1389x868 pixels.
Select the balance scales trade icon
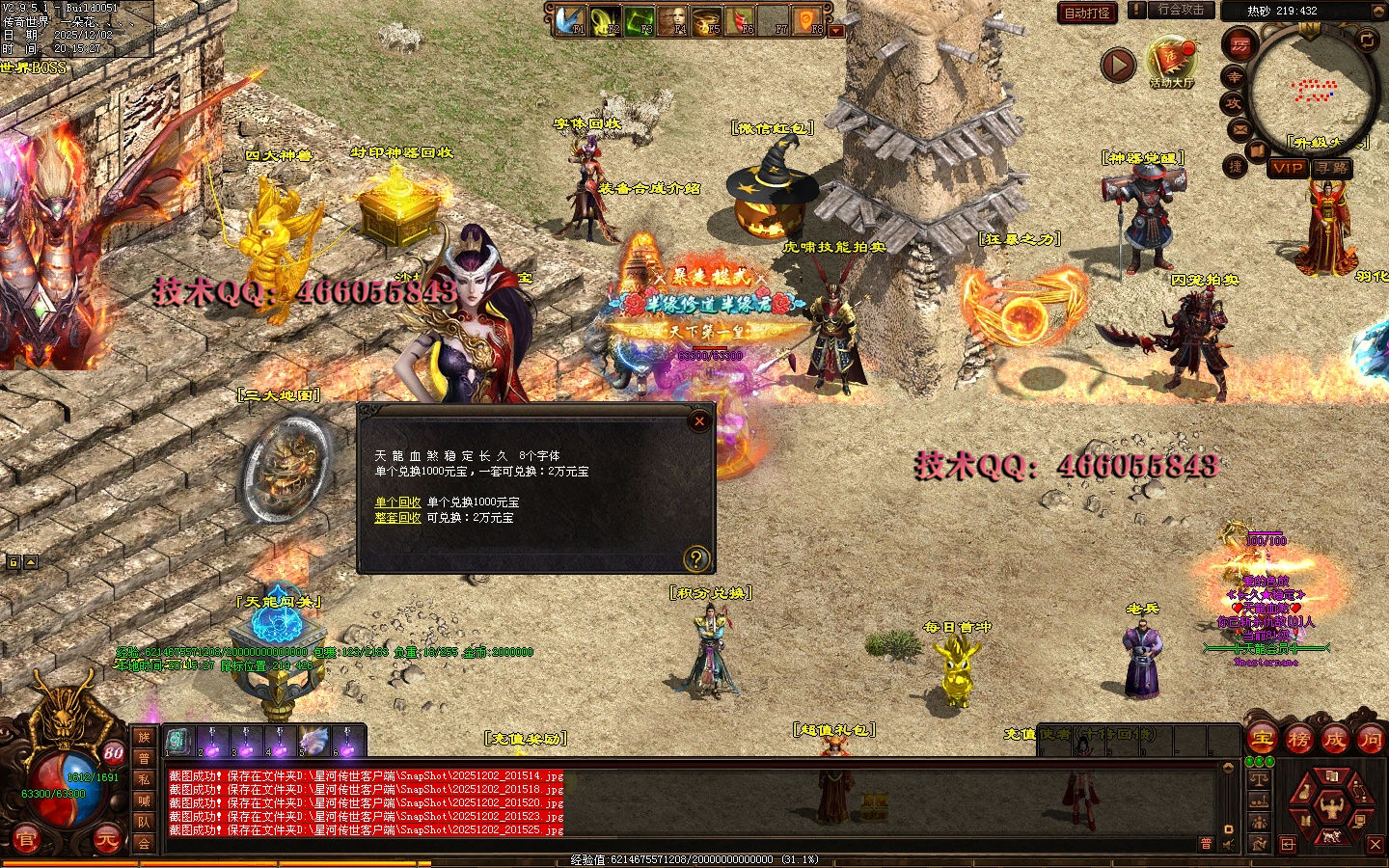click(x=1259, y=778)
